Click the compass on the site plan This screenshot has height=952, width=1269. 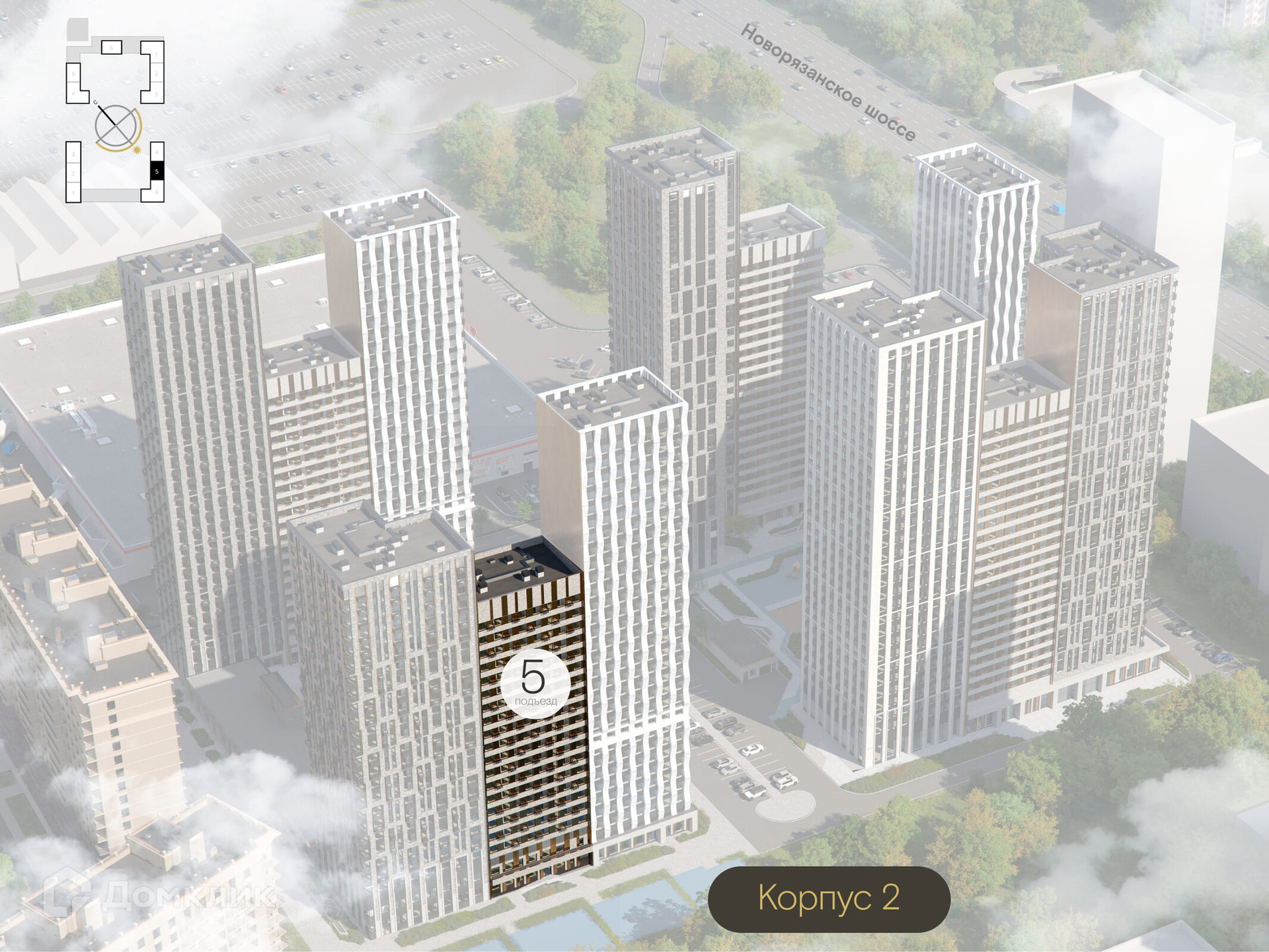117,128
